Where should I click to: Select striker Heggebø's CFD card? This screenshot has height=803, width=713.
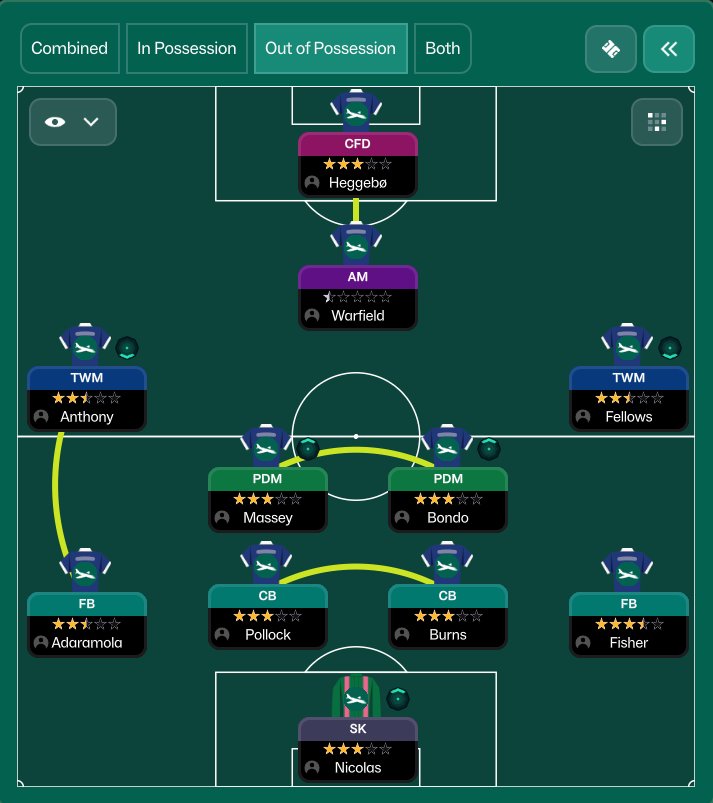357,164
